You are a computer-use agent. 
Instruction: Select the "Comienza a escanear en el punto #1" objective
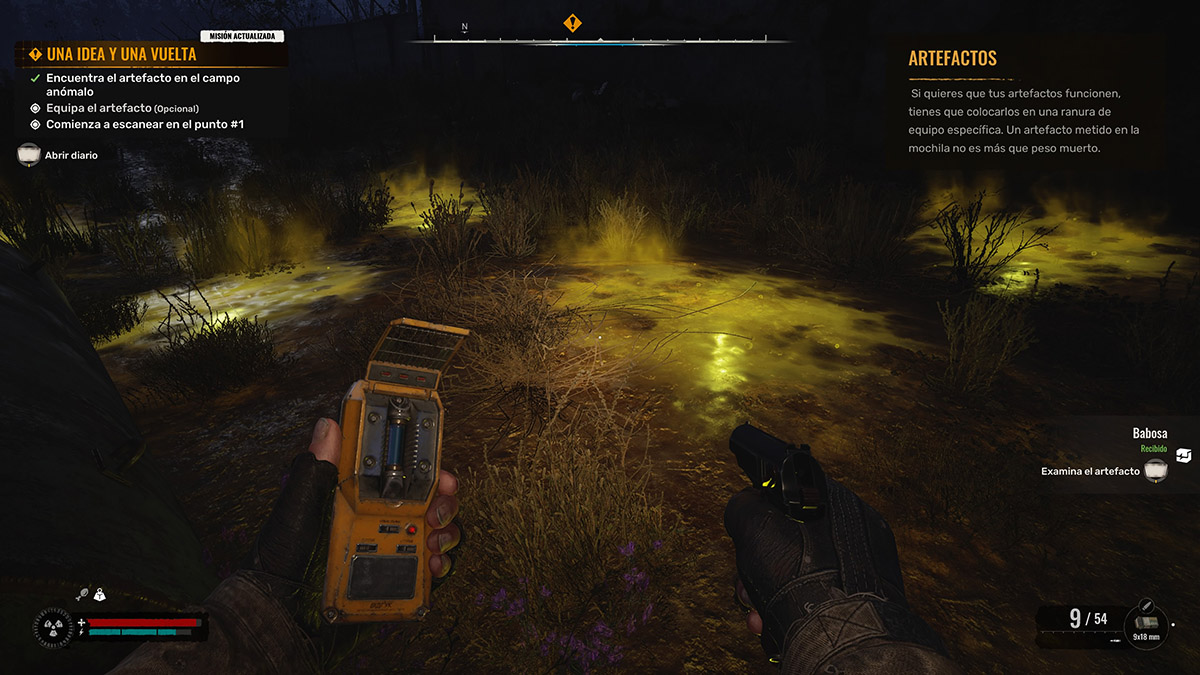click(x=144, y=124)
